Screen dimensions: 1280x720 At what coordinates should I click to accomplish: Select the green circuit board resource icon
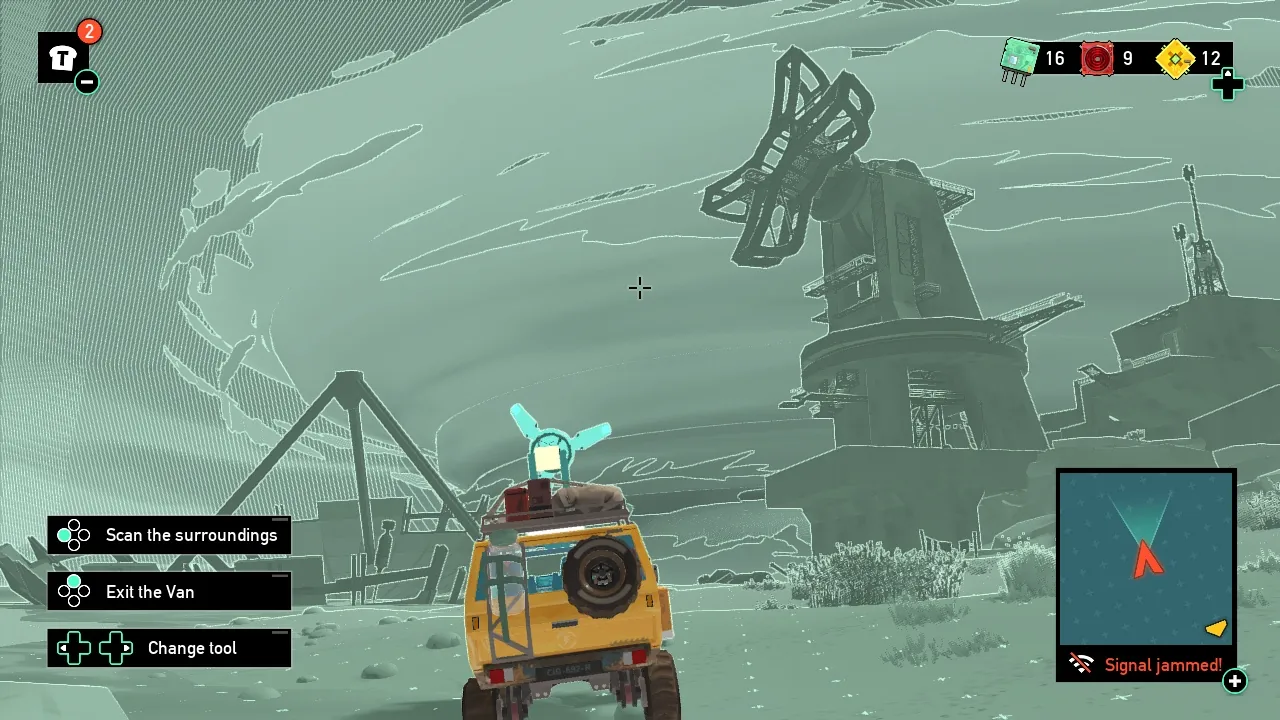click(1017, 58)
